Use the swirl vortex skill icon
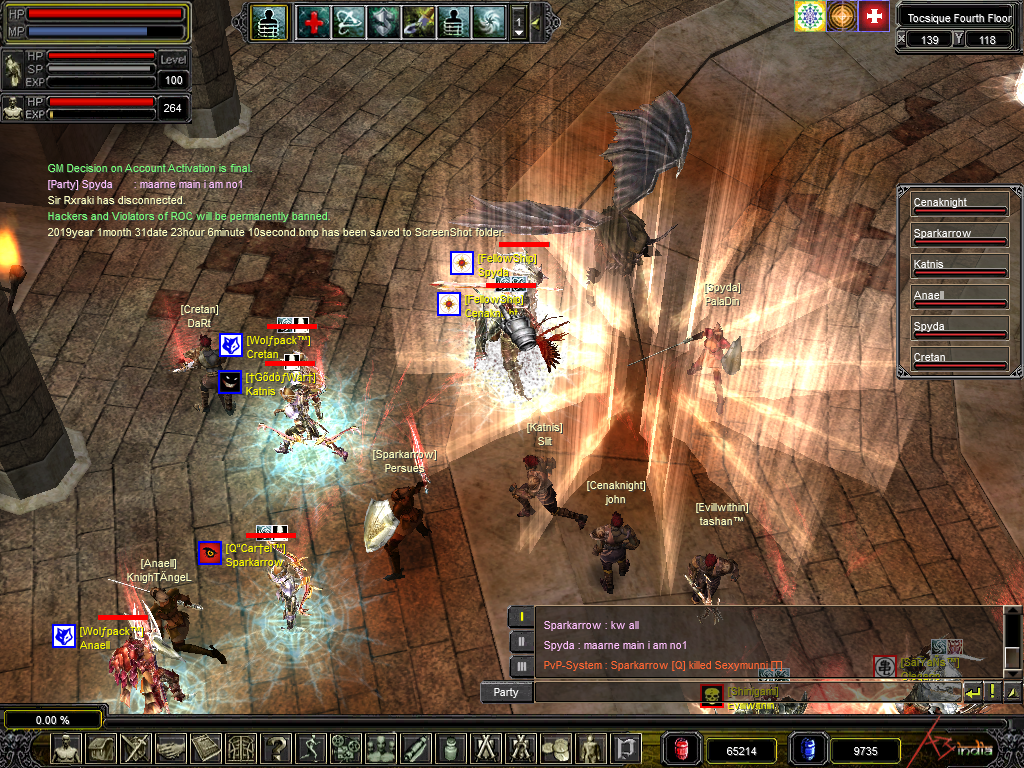 [x=489, y=21]
